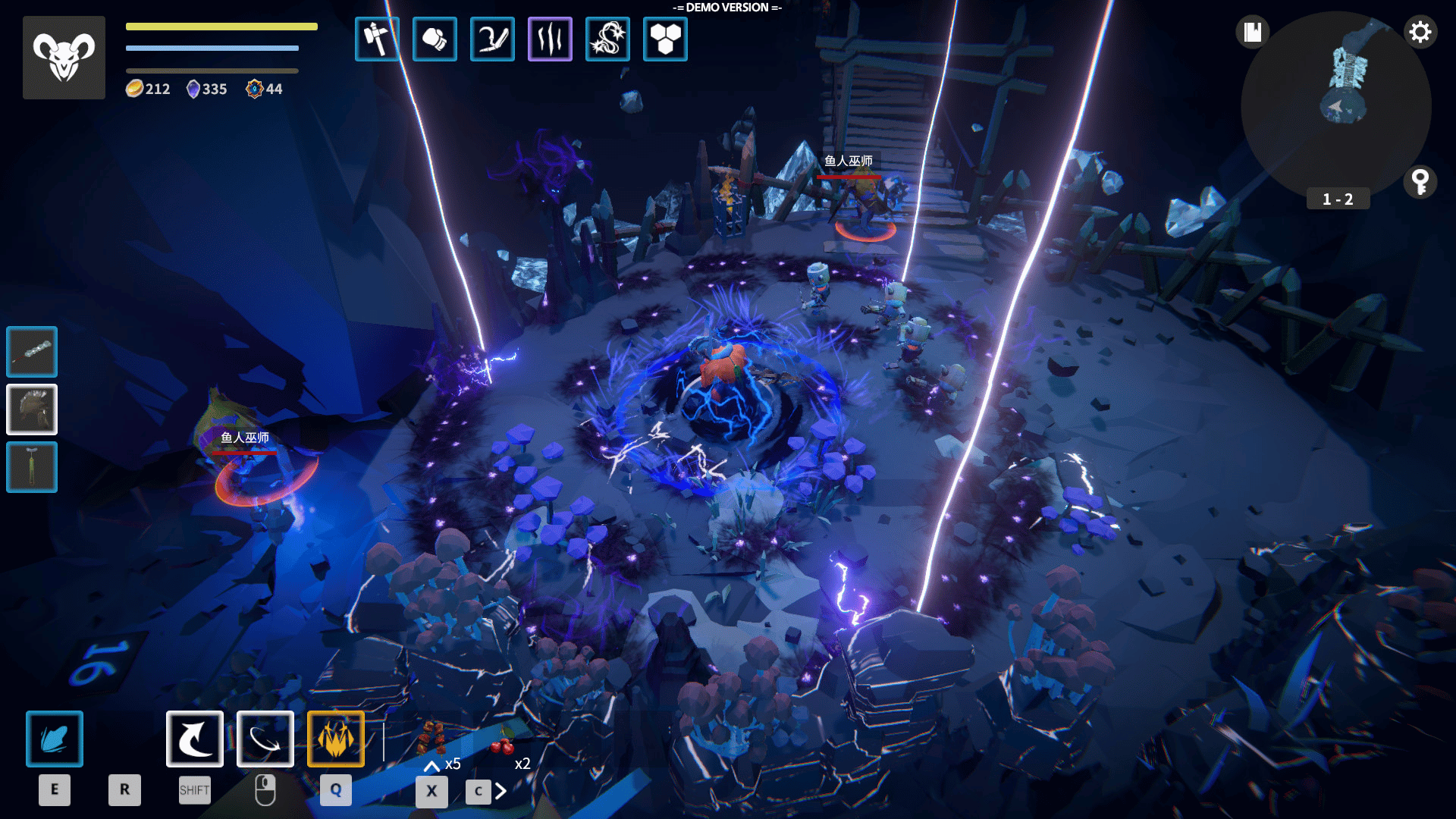
Task: Open the settings gear menu
Action: (x=1420, y=33)
